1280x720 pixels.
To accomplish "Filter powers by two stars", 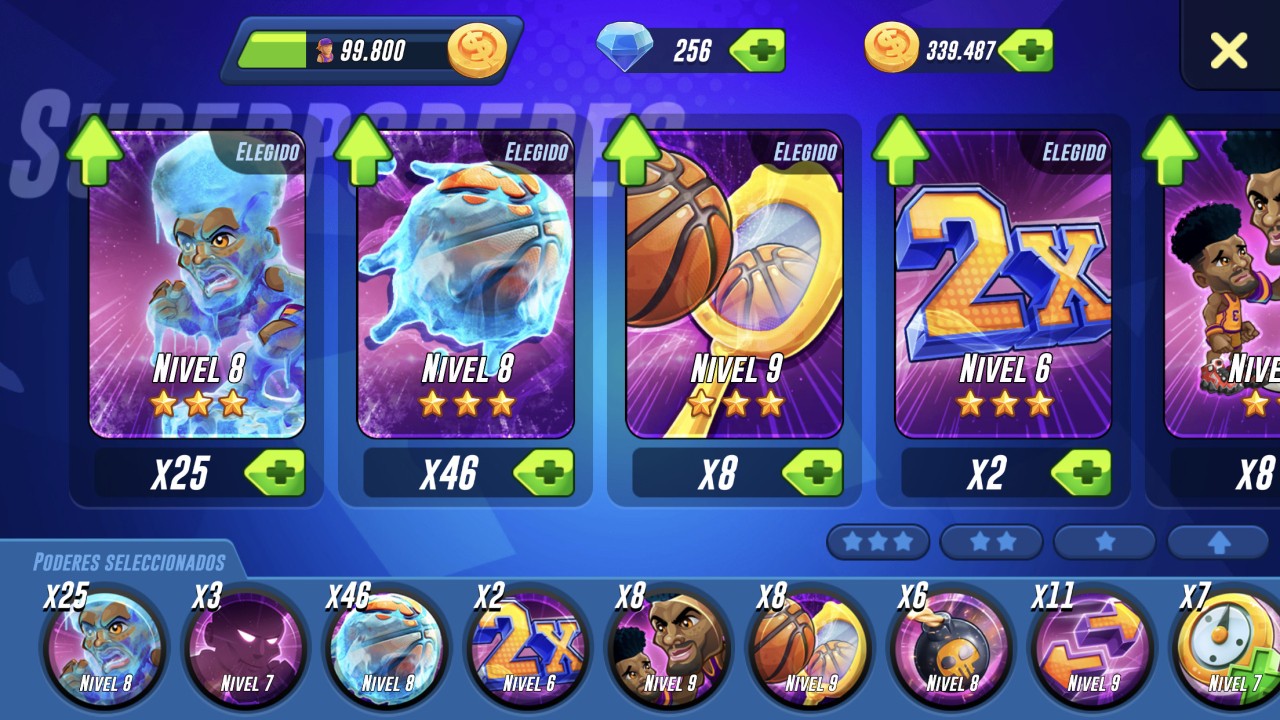I will [992, 542].
